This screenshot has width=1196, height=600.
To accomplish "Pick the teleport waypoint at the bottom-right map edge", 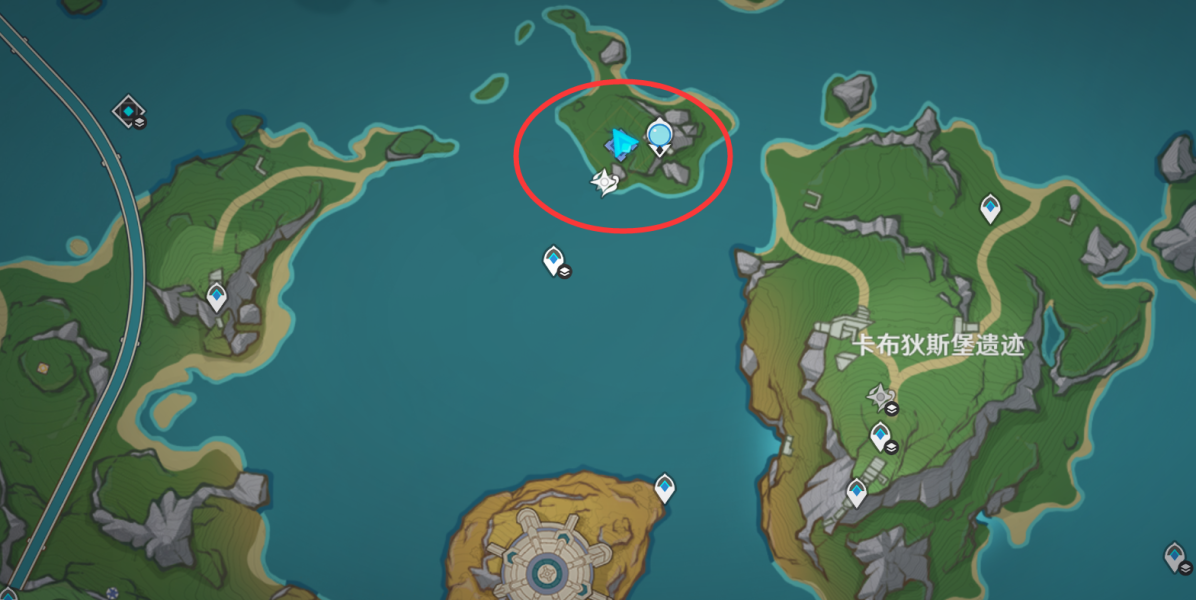I will coord(1175,556).
